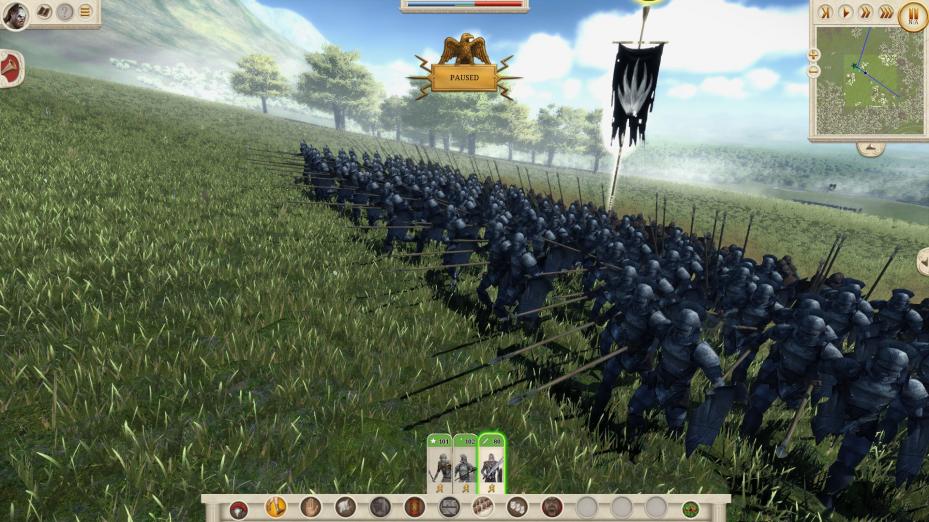
Task: Click the general's portrait icon
Action: point(15,15)
